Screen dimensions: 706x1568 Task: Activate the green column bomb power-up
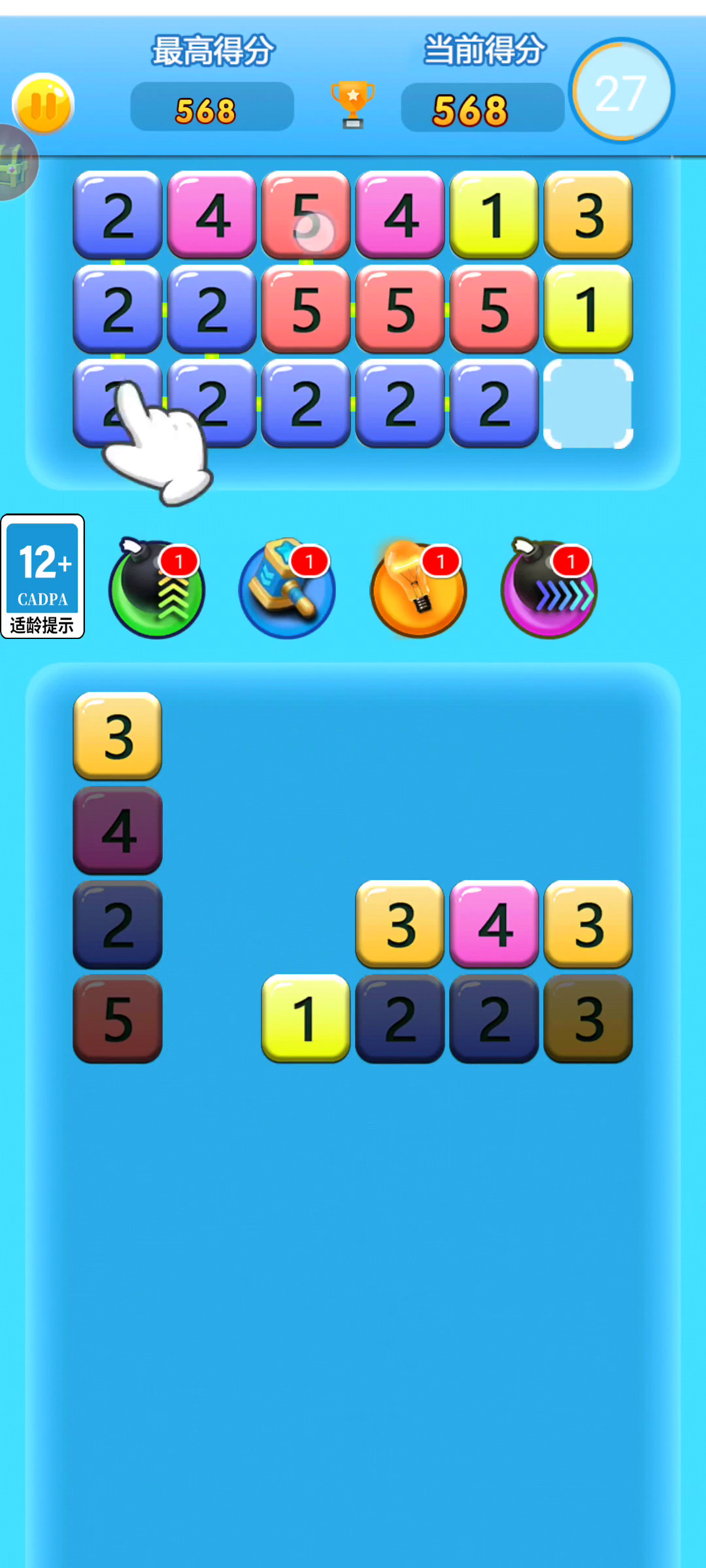157,589
